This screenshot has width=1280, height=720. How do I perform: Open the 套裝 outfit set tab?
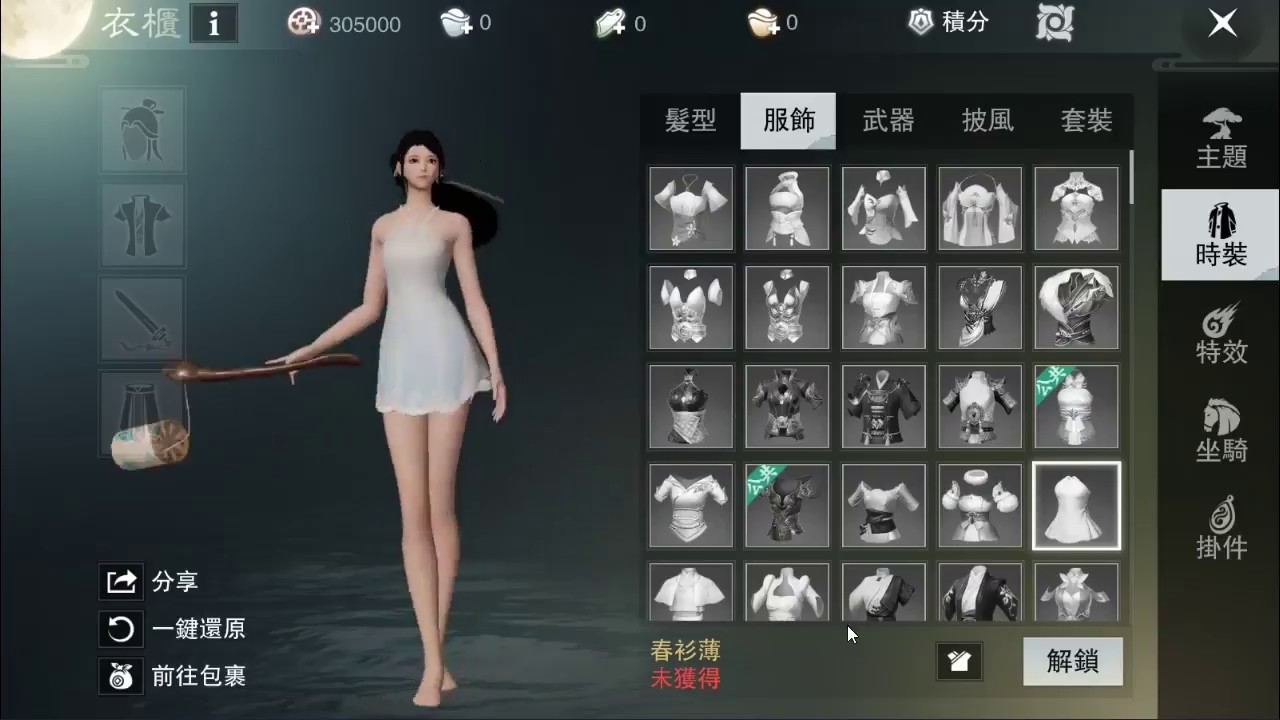tap(1086, 120)
